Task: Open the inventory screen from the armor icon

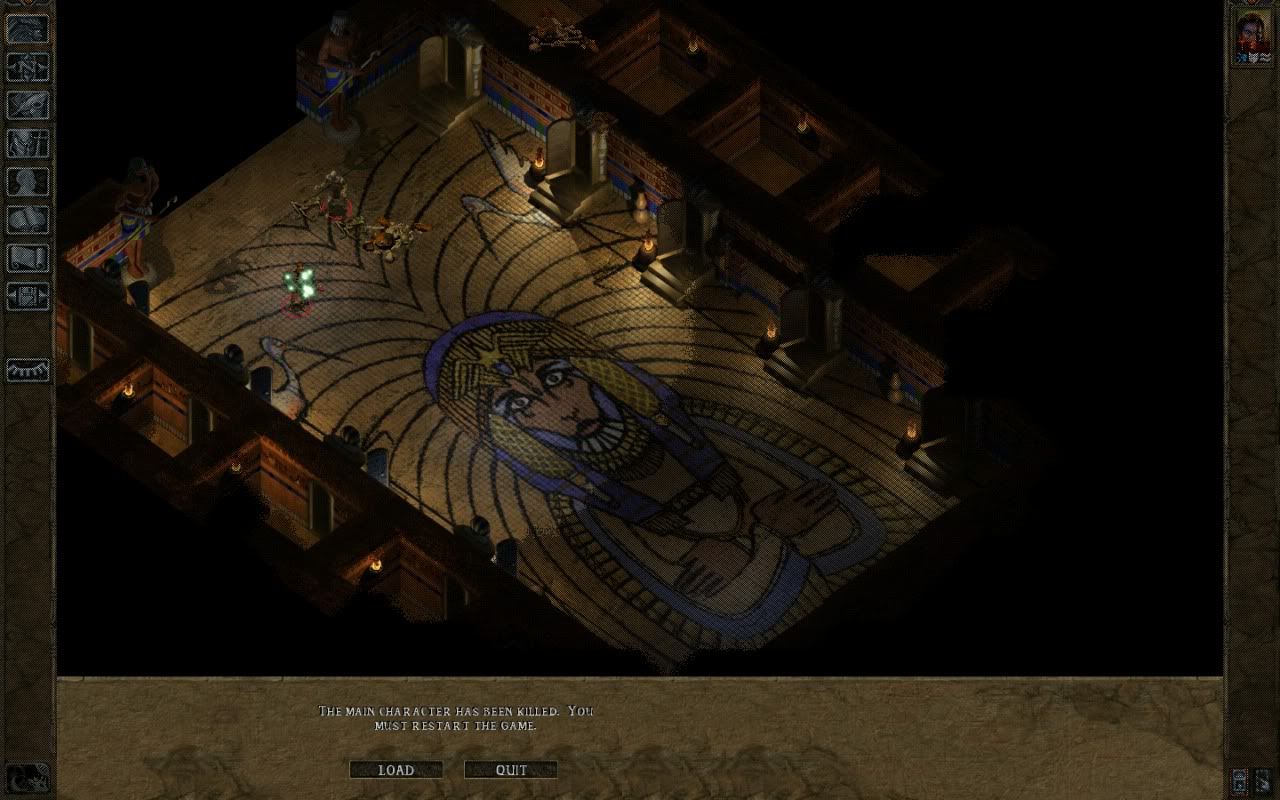Action: 28,143
